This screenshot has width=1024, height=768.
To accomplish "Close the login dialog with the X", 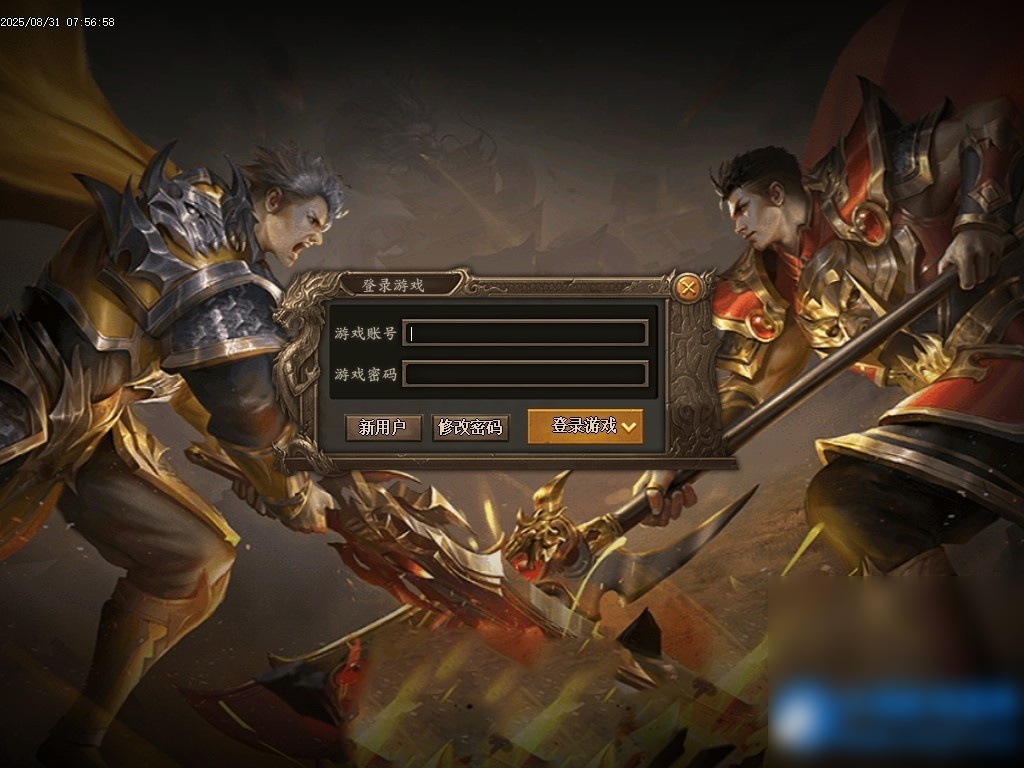I will (687, 288).
